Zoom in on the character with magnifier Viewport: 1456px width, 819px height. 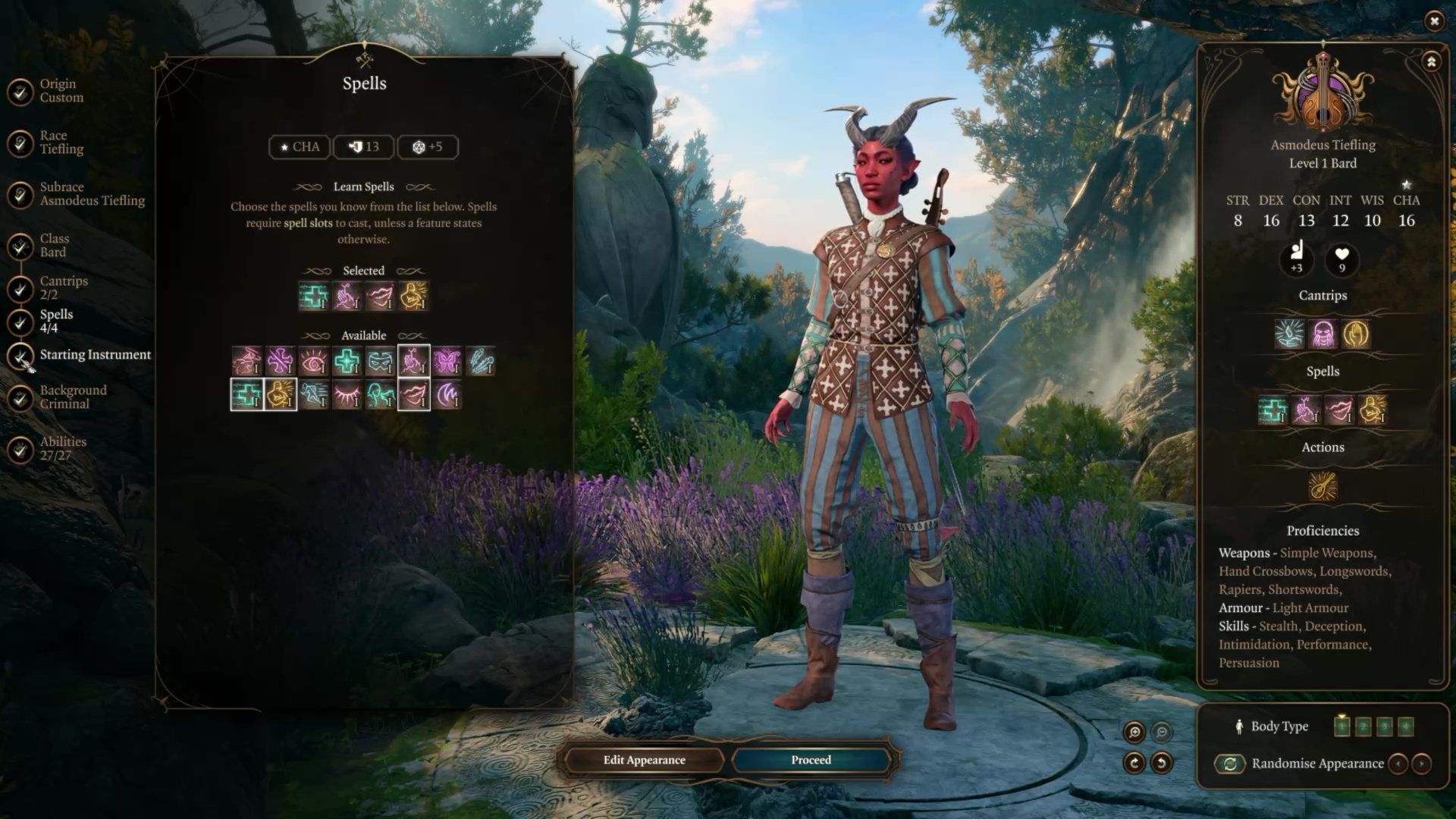(1134, 732)
